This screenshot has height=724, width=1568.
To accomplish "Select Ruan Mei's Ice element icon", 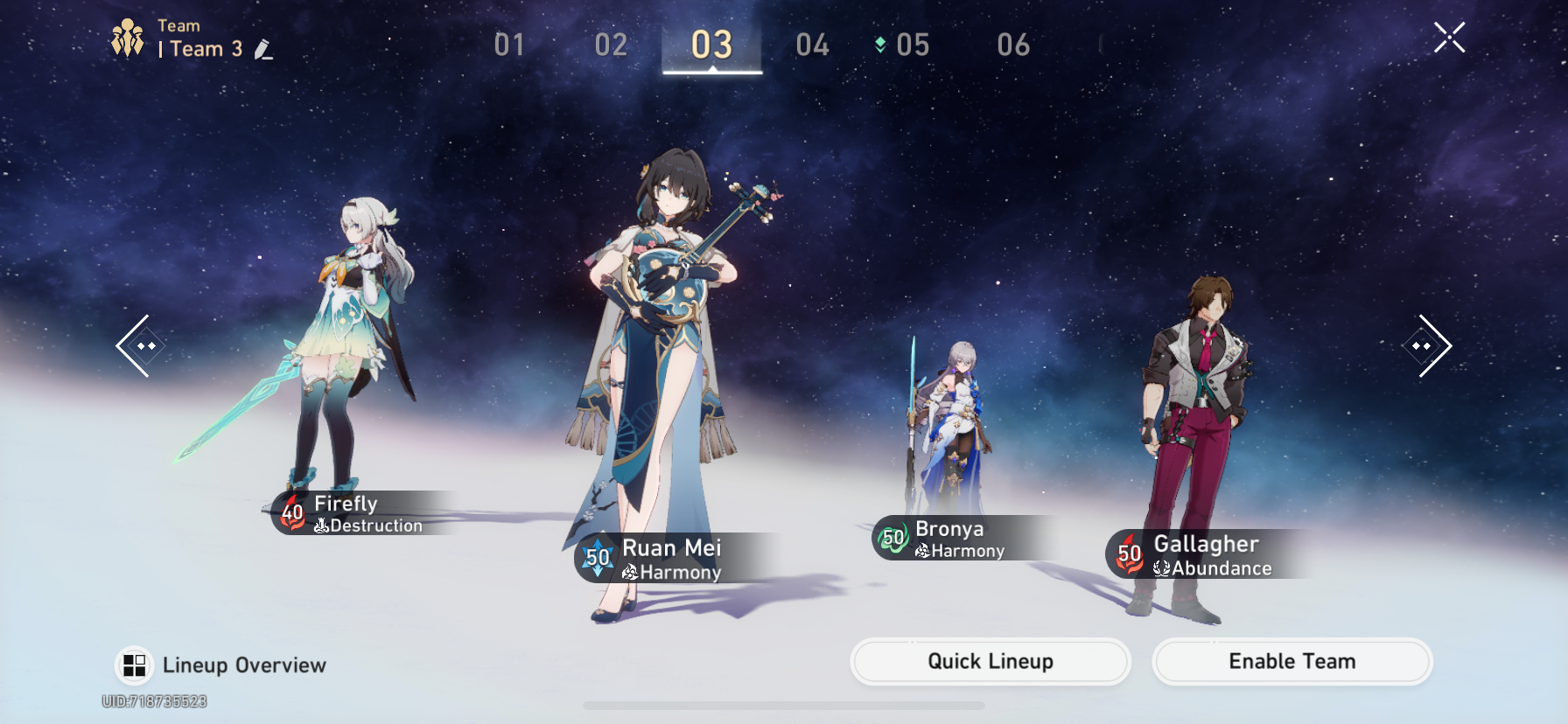I will [x=598, y=558].
